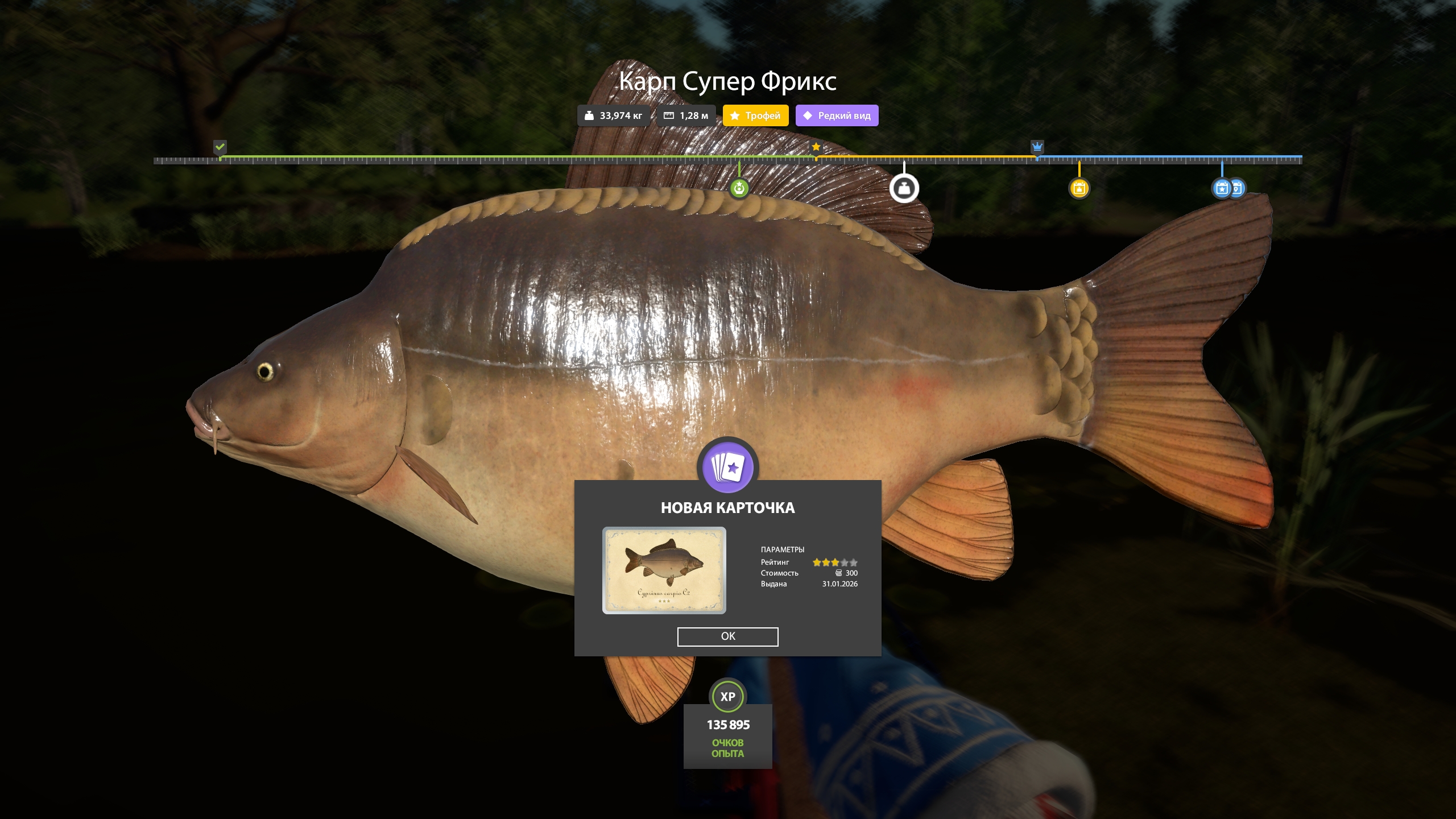Click the white weight marker on the scale

click(x=904, y=188)
